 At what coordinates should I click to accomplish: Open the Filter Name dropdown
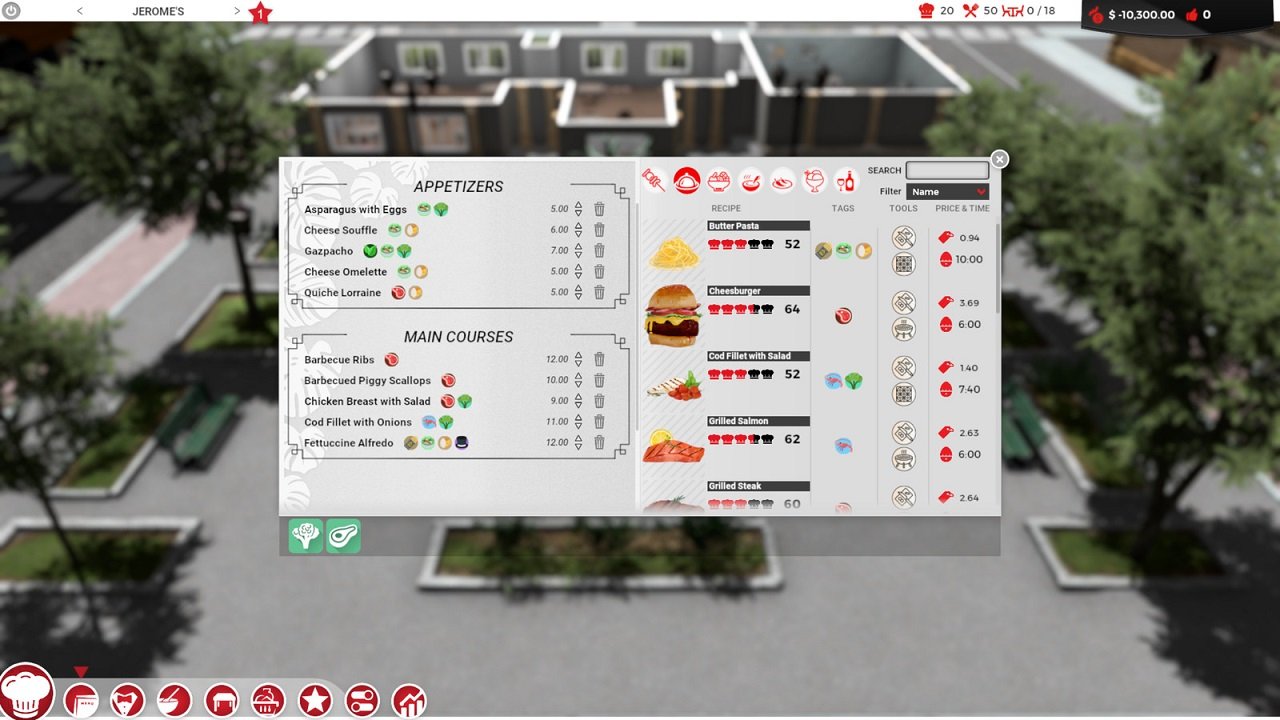pyautogui.click(x=946, y=191)
